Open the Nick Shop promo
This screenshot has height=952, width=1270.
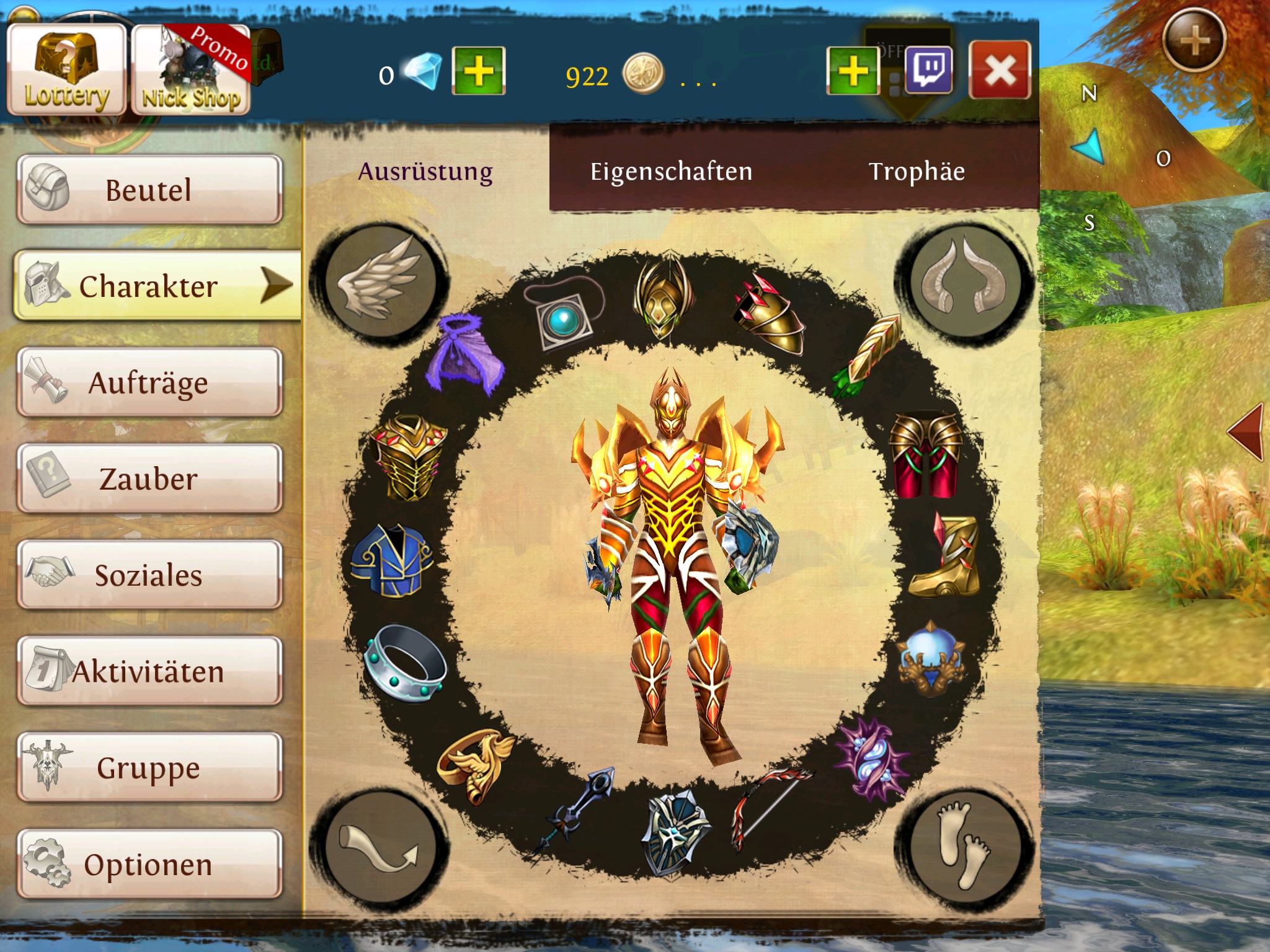pos(192,70)
